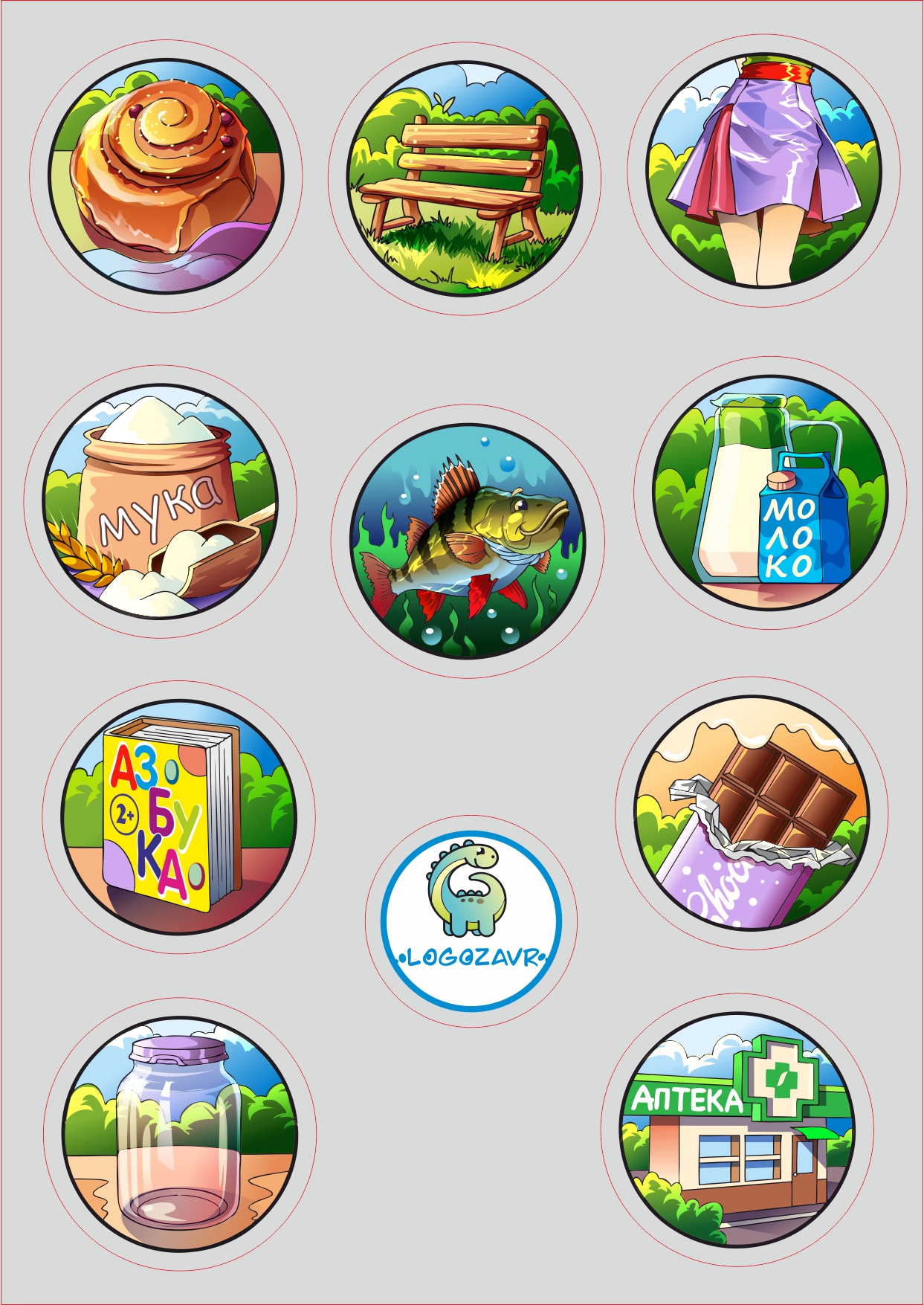This screenshot has width=924, height=1305.
Task: Choose the wooden bench token
Action: tap(465, 178)
